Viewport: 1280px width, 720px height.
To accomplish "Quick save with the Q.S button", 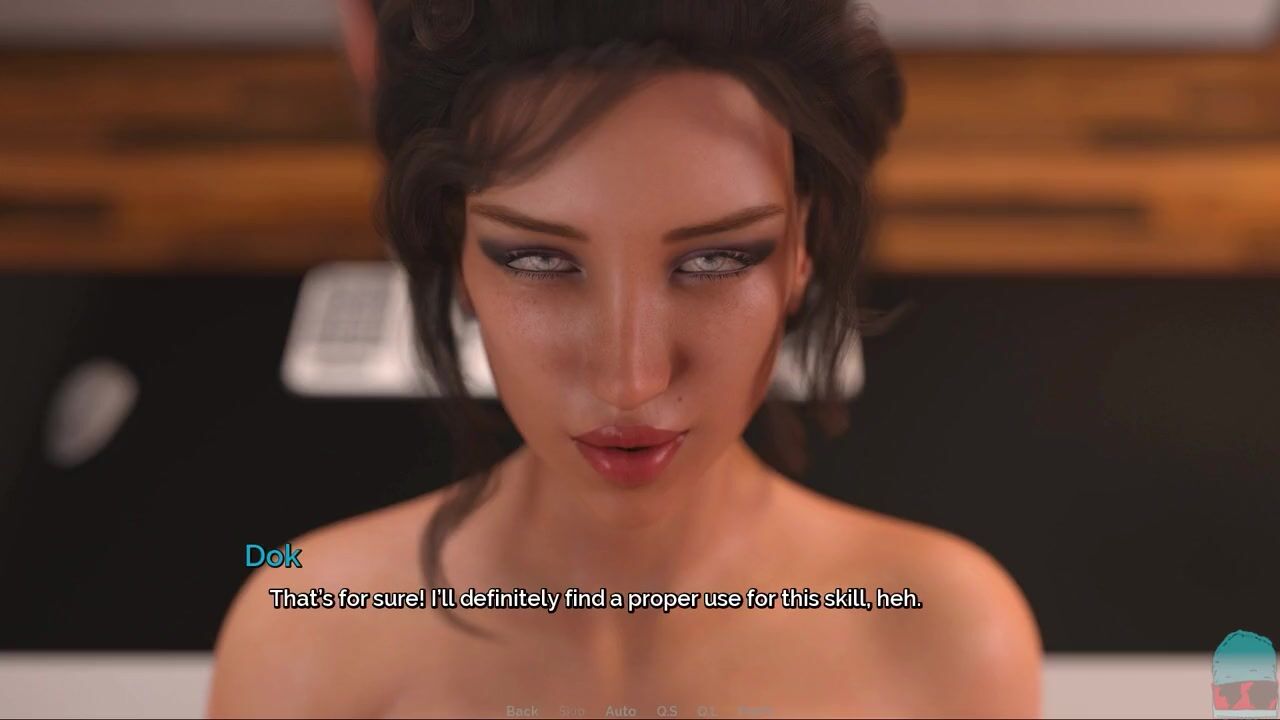I will point(667,711).
